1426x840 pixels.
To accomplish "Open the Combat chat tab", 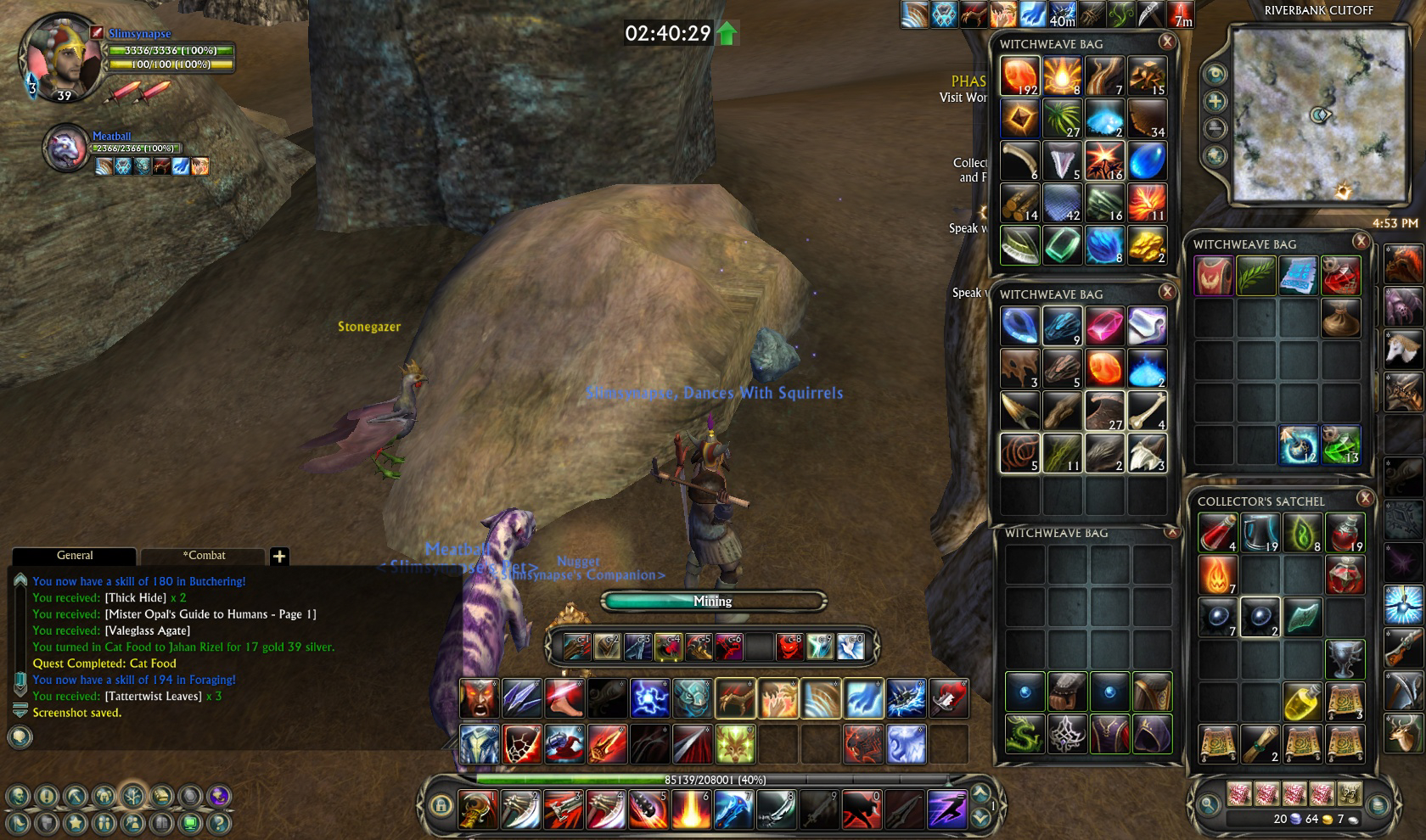I will 204,556.
